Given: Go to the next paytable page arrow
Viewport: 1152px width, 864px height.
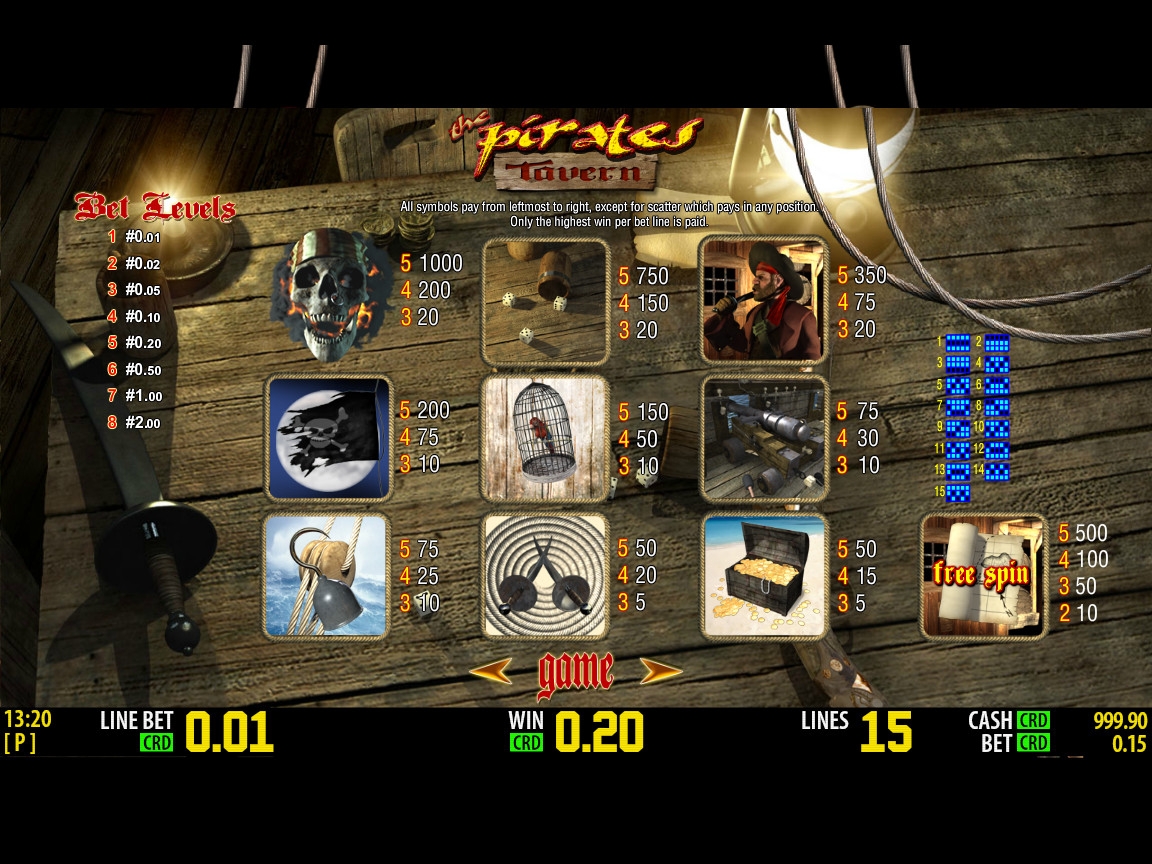Looking at the screenshot, I should coord(661,671).
